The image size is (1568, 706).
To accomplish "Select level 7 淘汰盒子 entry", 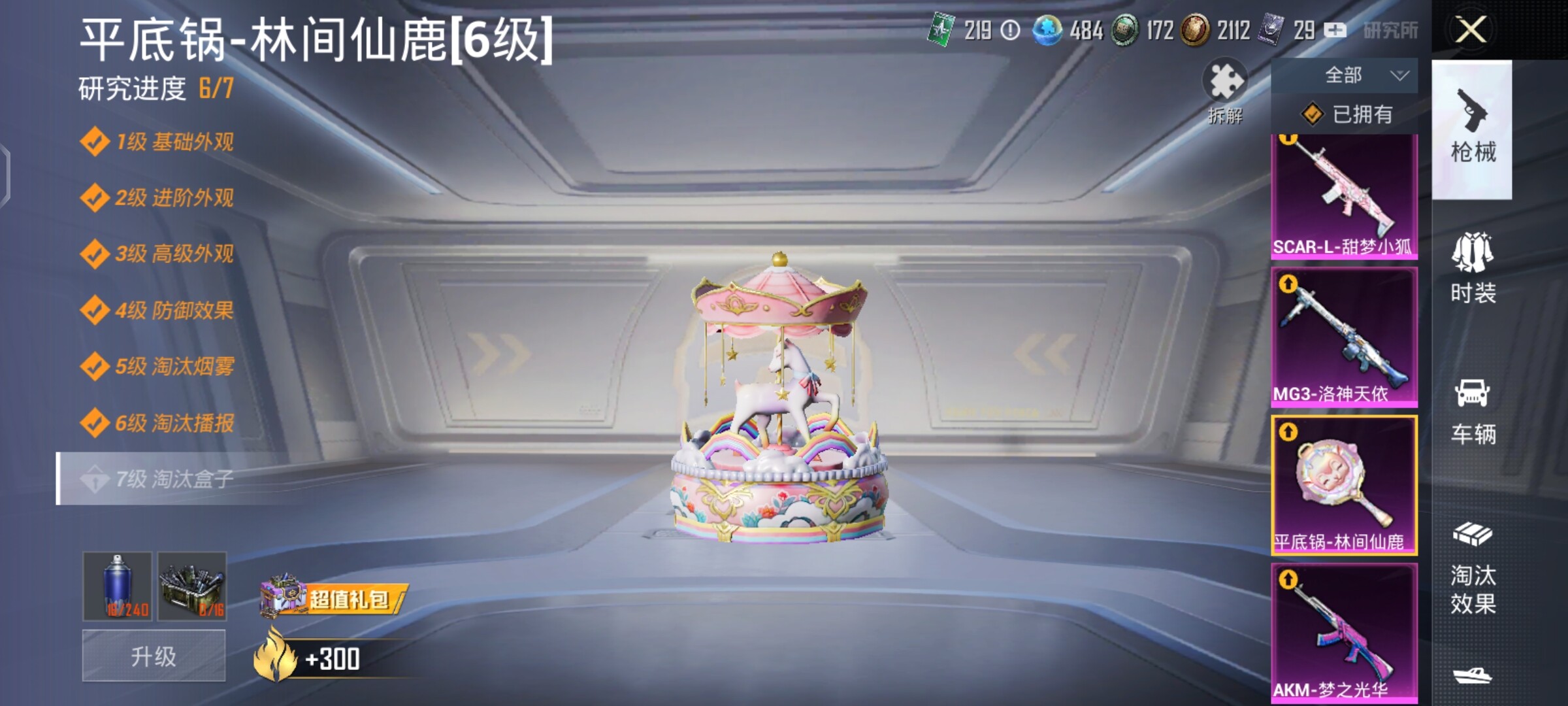I will 173,479.
